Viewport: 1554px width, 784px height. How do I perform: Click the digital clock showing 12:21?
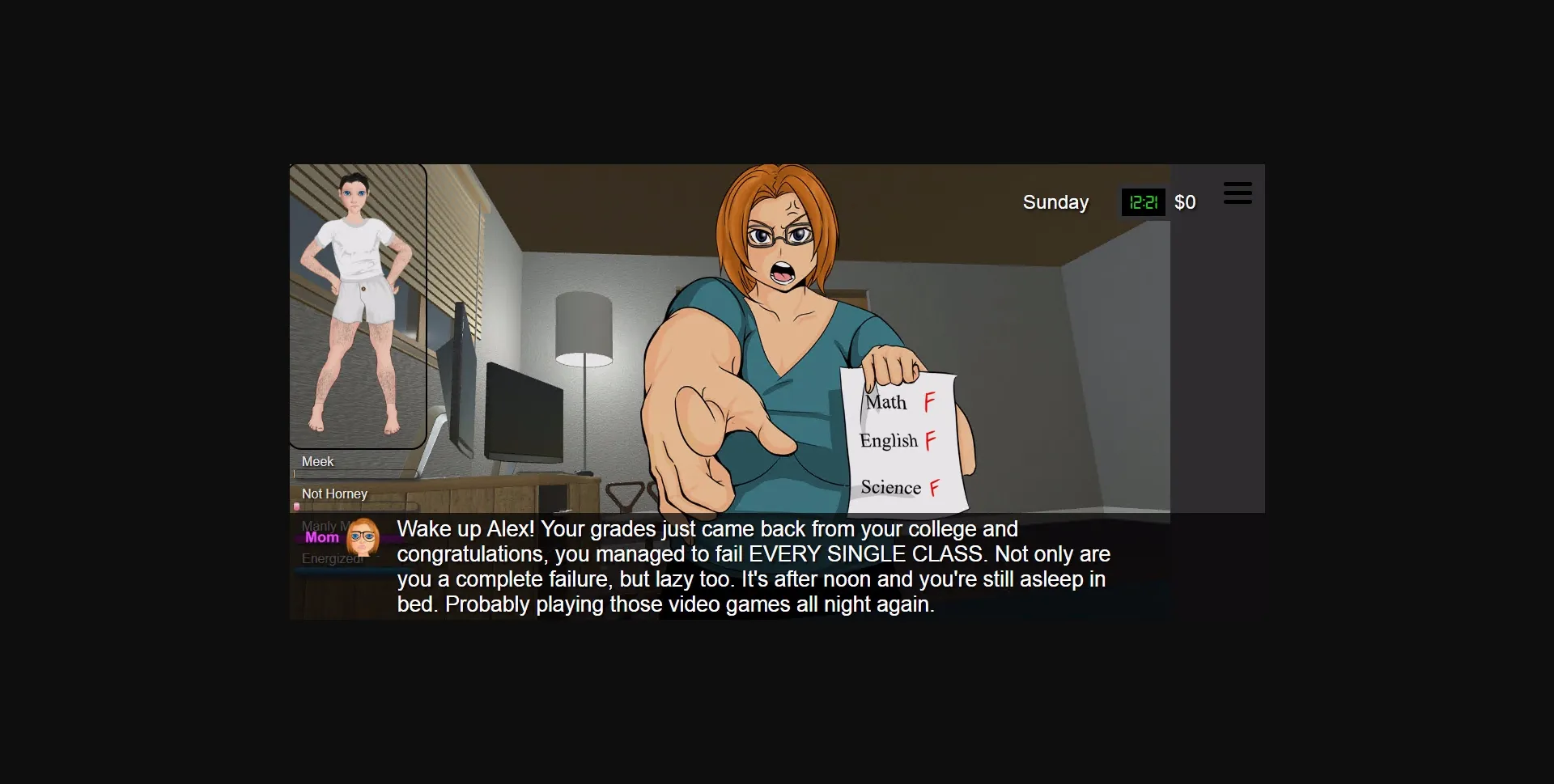point(1143,202)
